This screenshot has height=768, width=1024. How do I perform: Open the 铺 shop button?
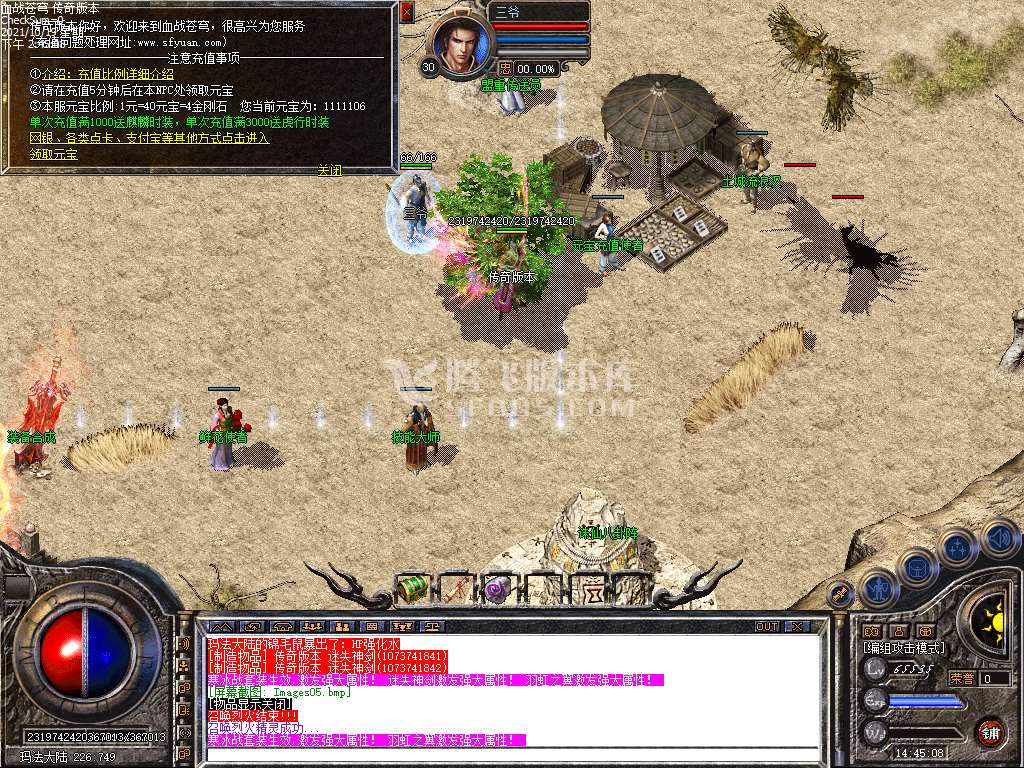(990, 732)
